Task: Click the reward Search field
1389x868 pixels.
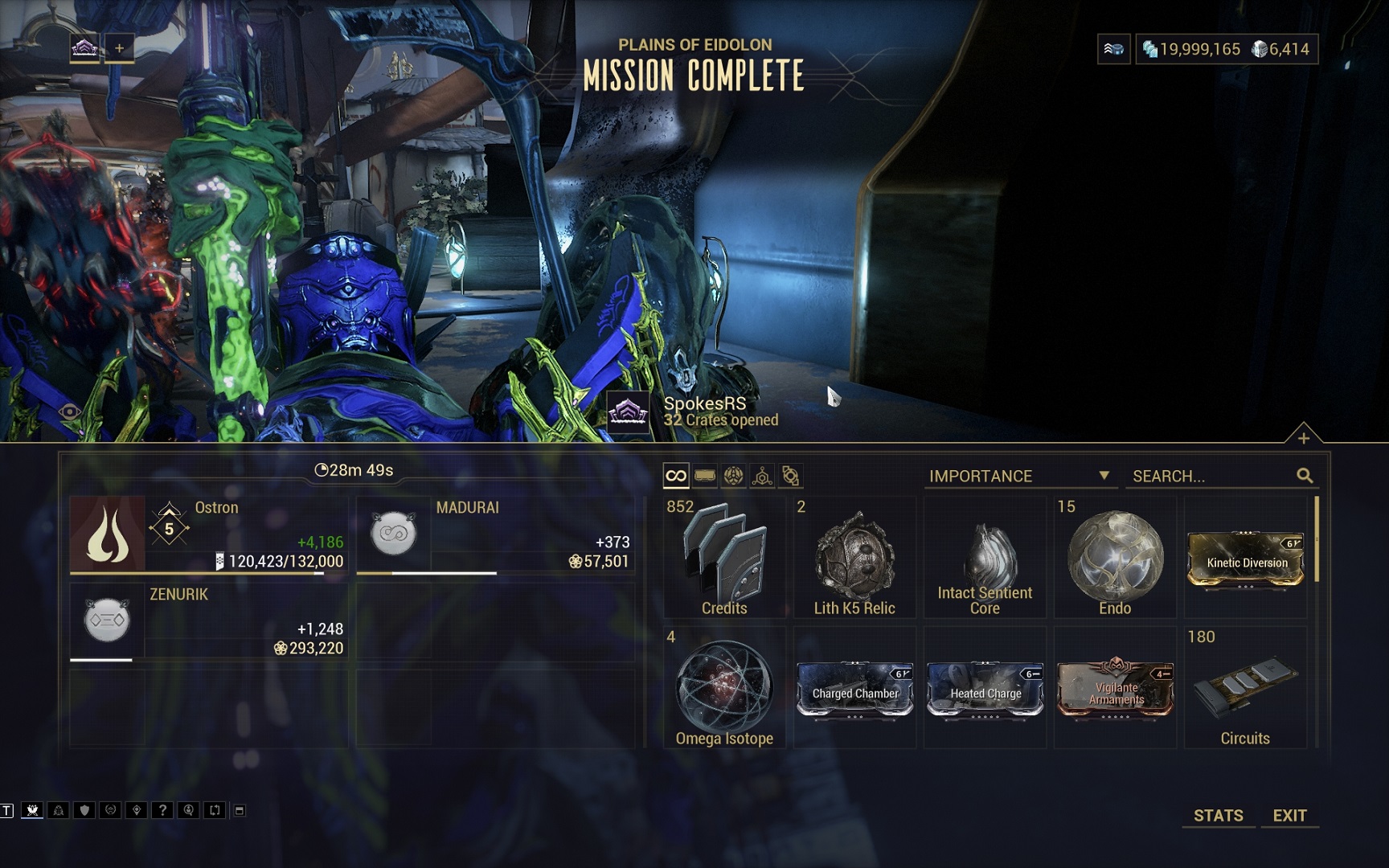Action: tap(1212, 476)
